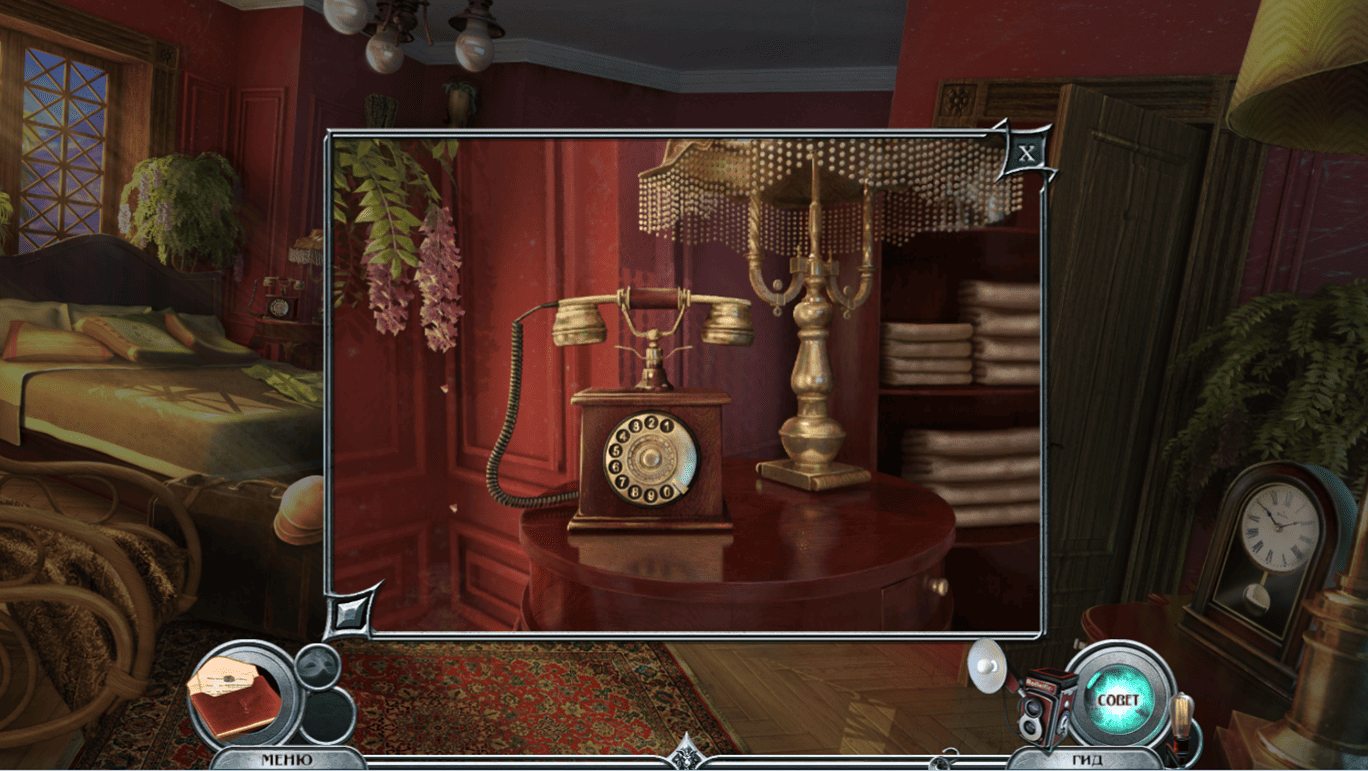Open the МЕНЮ button
This screenshot has height=771, width=1368.
[x=285, y=759]
